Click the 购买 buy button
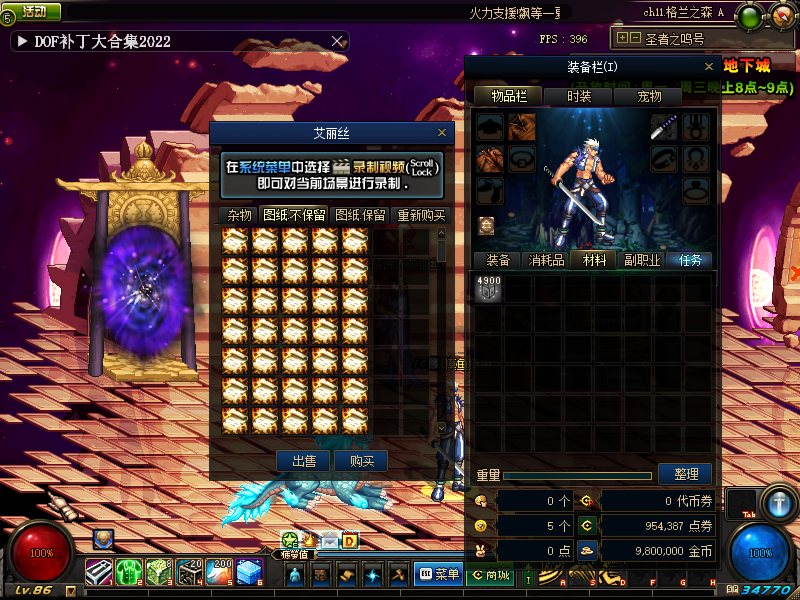 [x=361, y=461]
